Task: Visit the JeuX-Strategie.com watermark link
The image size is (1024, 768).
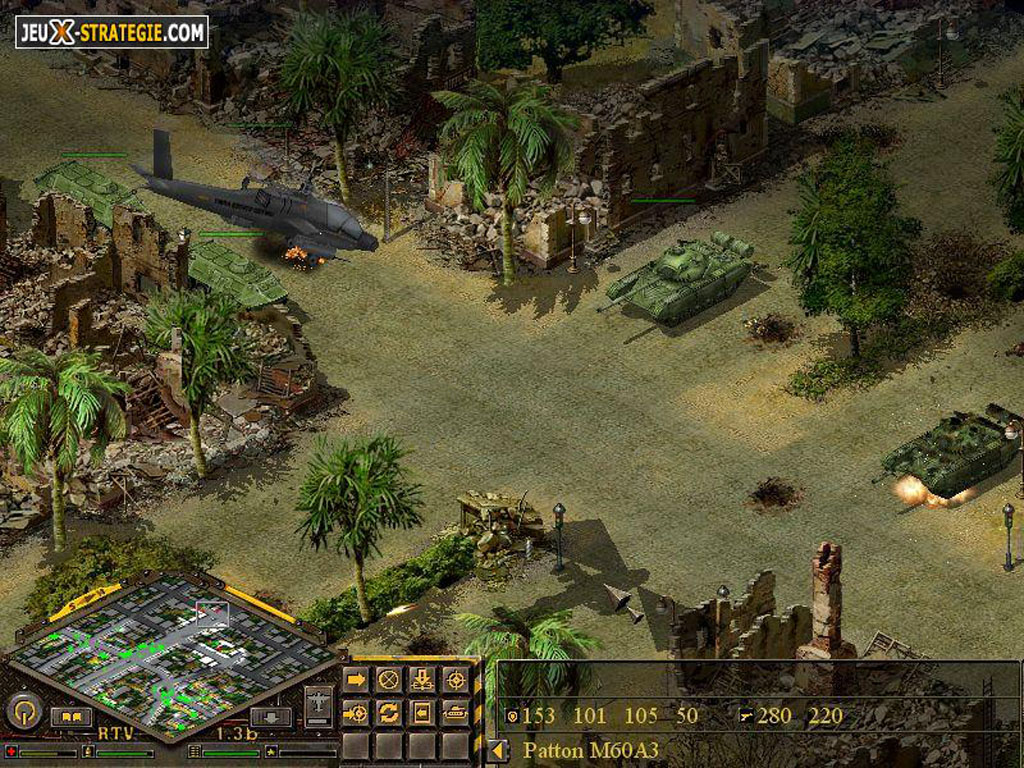Action: (x=111, y=32)
